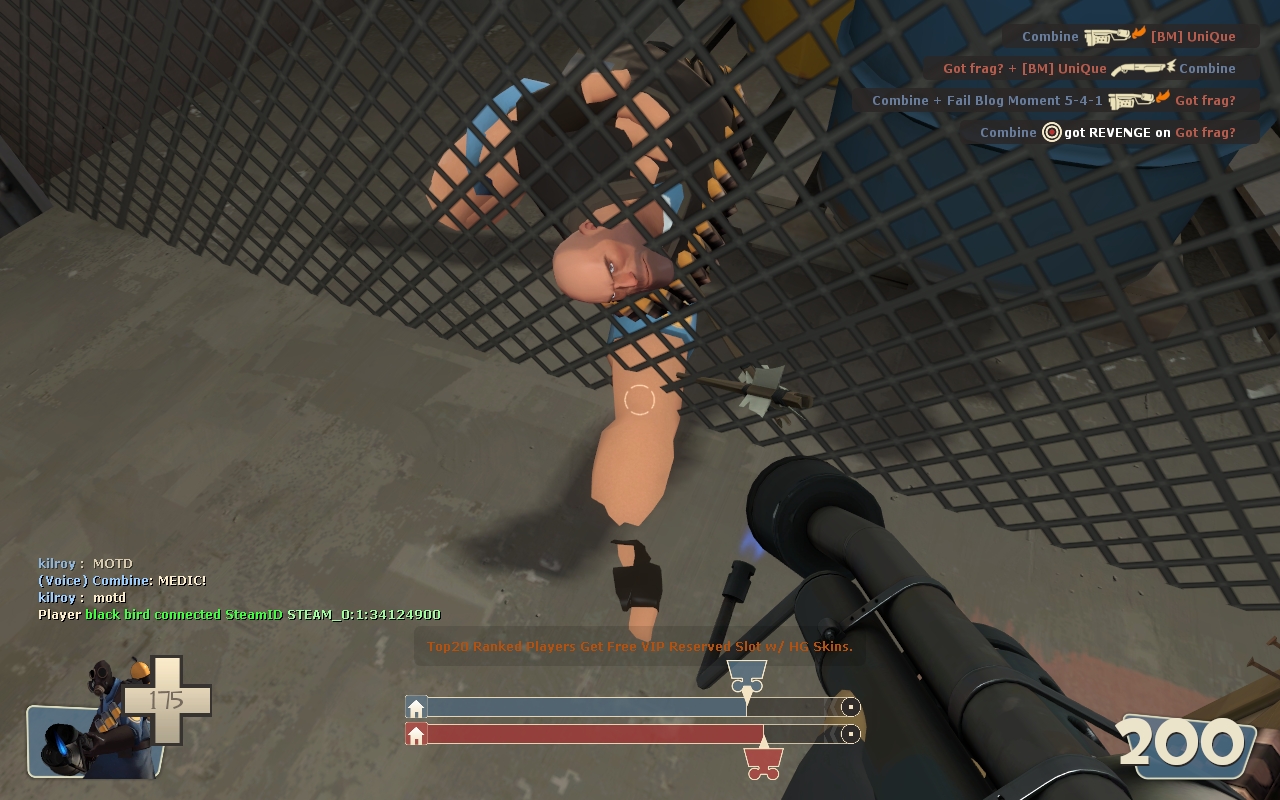Image resolution: width=1280 pixels, height=800 pixels.
Task: Click the blue track's home base icon
Action: (x=416, y=708)
